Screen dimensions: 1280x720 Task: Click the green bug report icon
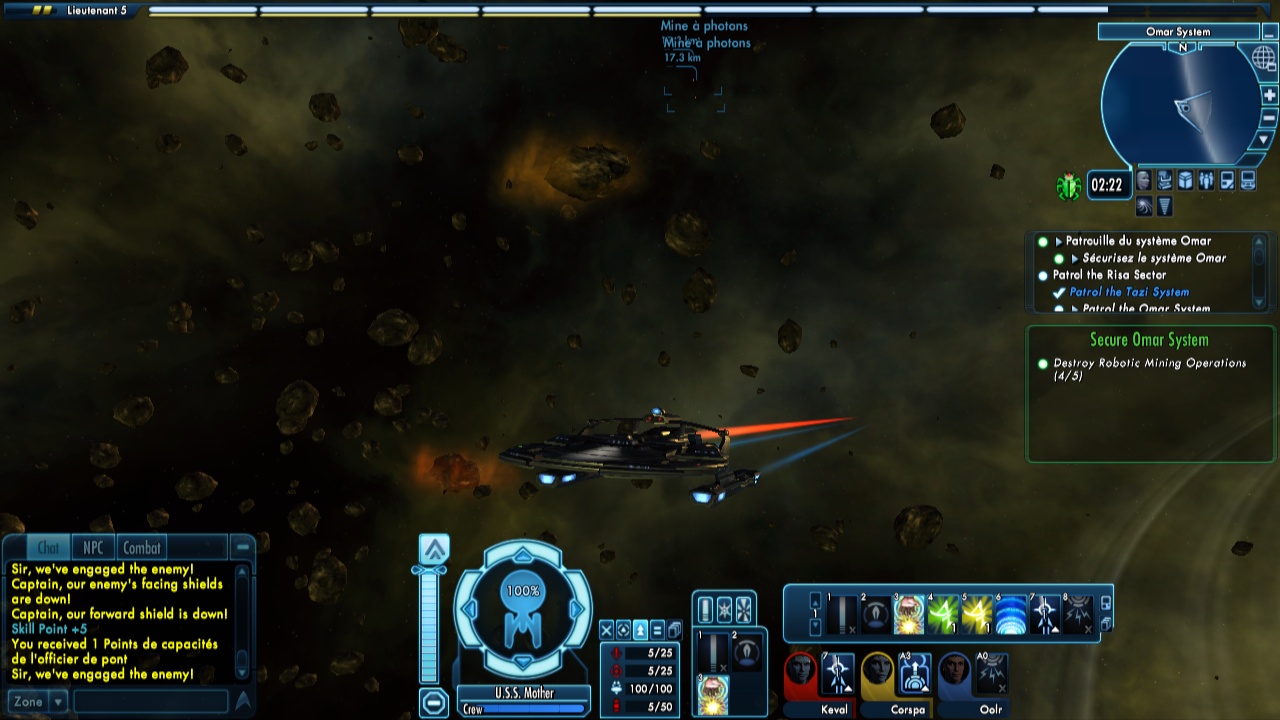point(1069,186)
